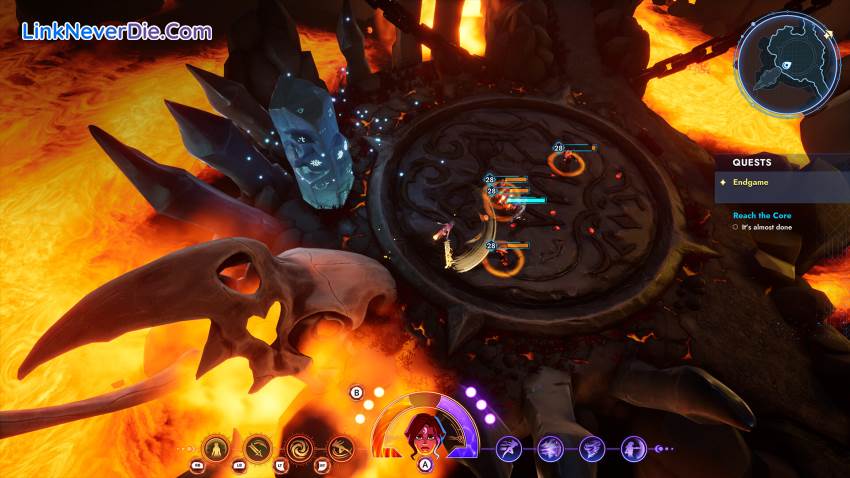850x478 pixels.
Task: Open the LinkNeverDie.Com watermark link
Action: 117,31
